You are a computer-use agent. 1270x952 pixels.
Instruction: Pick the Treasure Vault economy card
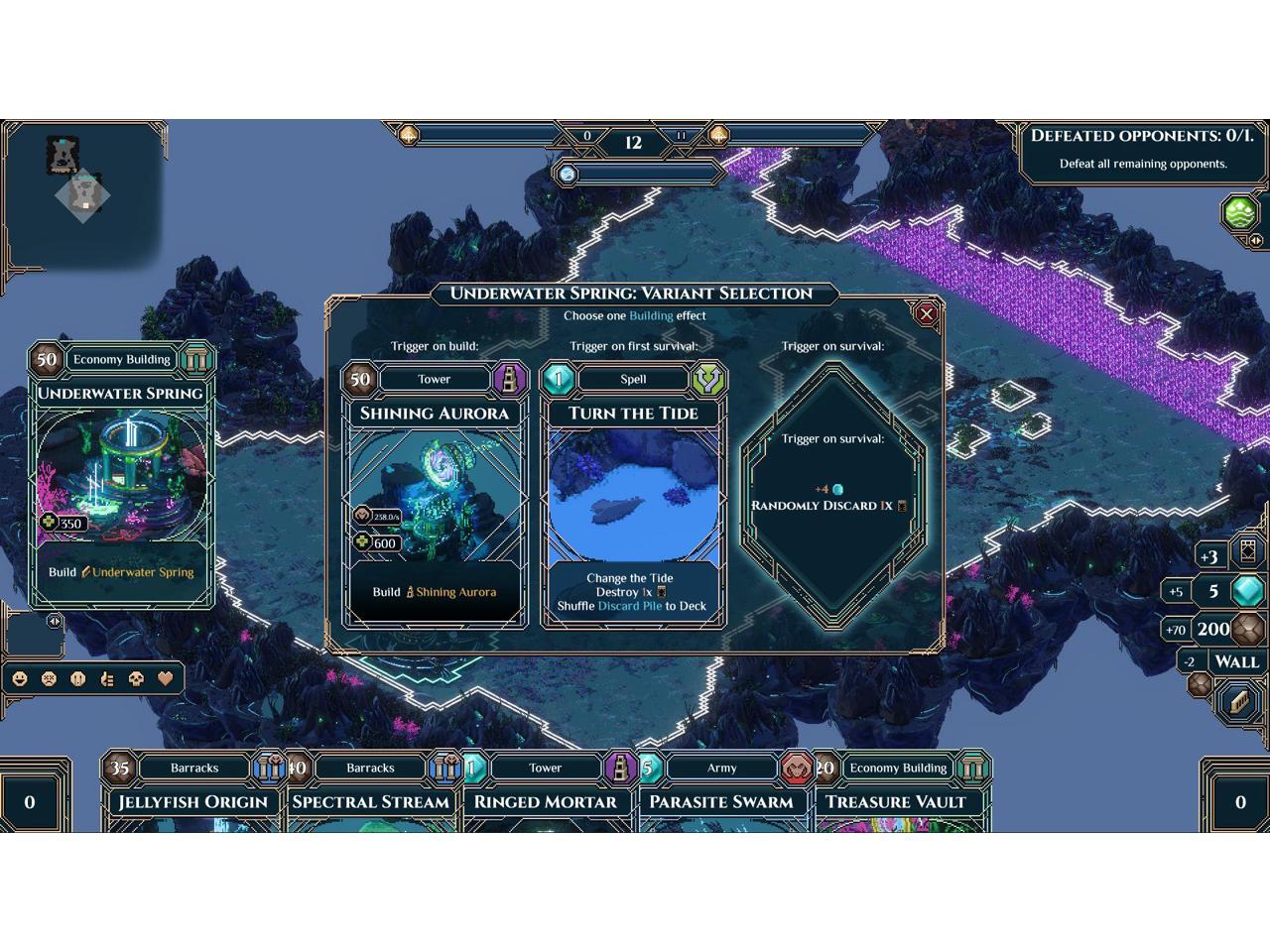click(x=895, y=801)
